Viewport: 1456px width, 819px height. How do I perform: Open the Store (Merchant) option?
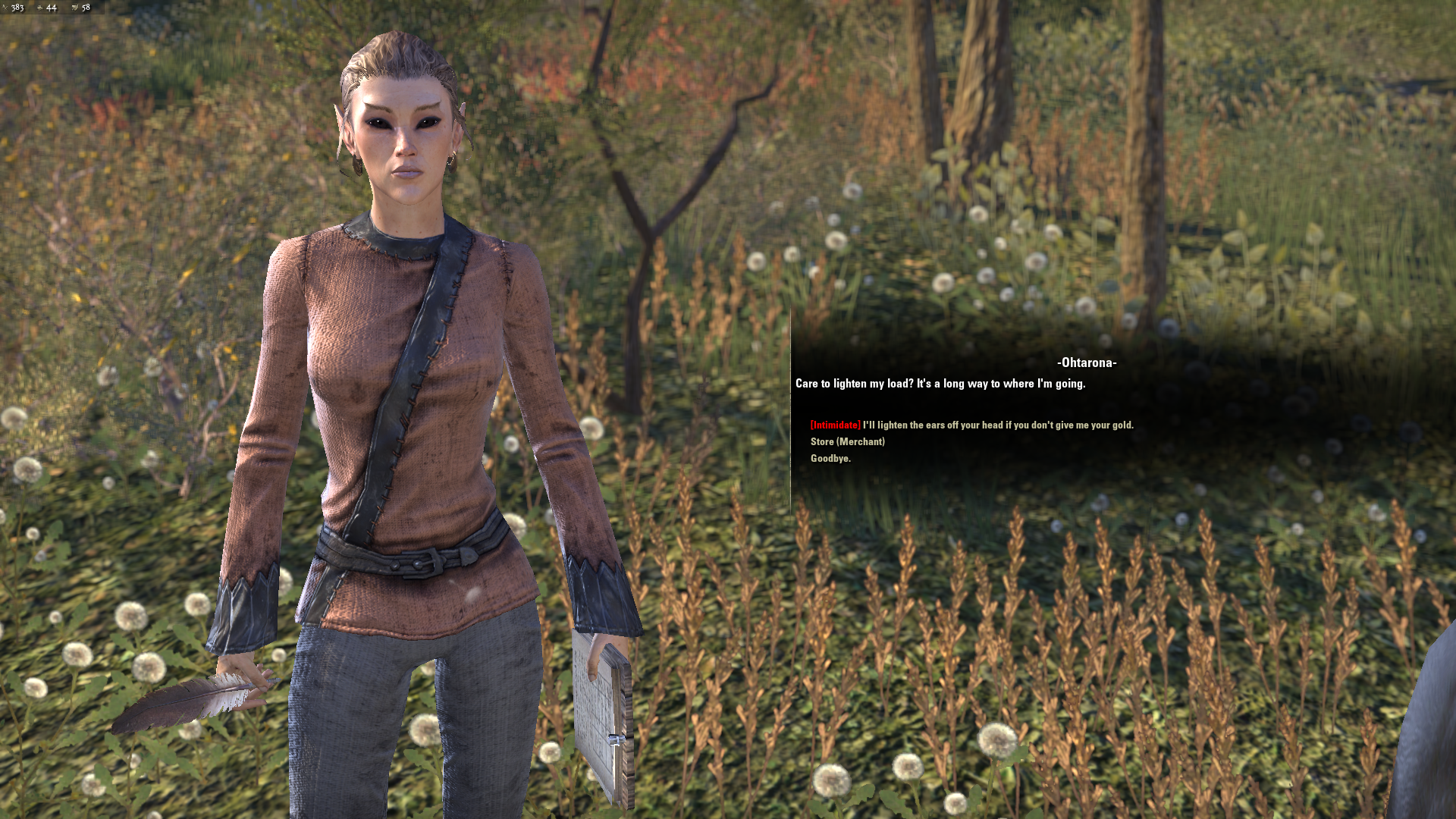point(847,442)
